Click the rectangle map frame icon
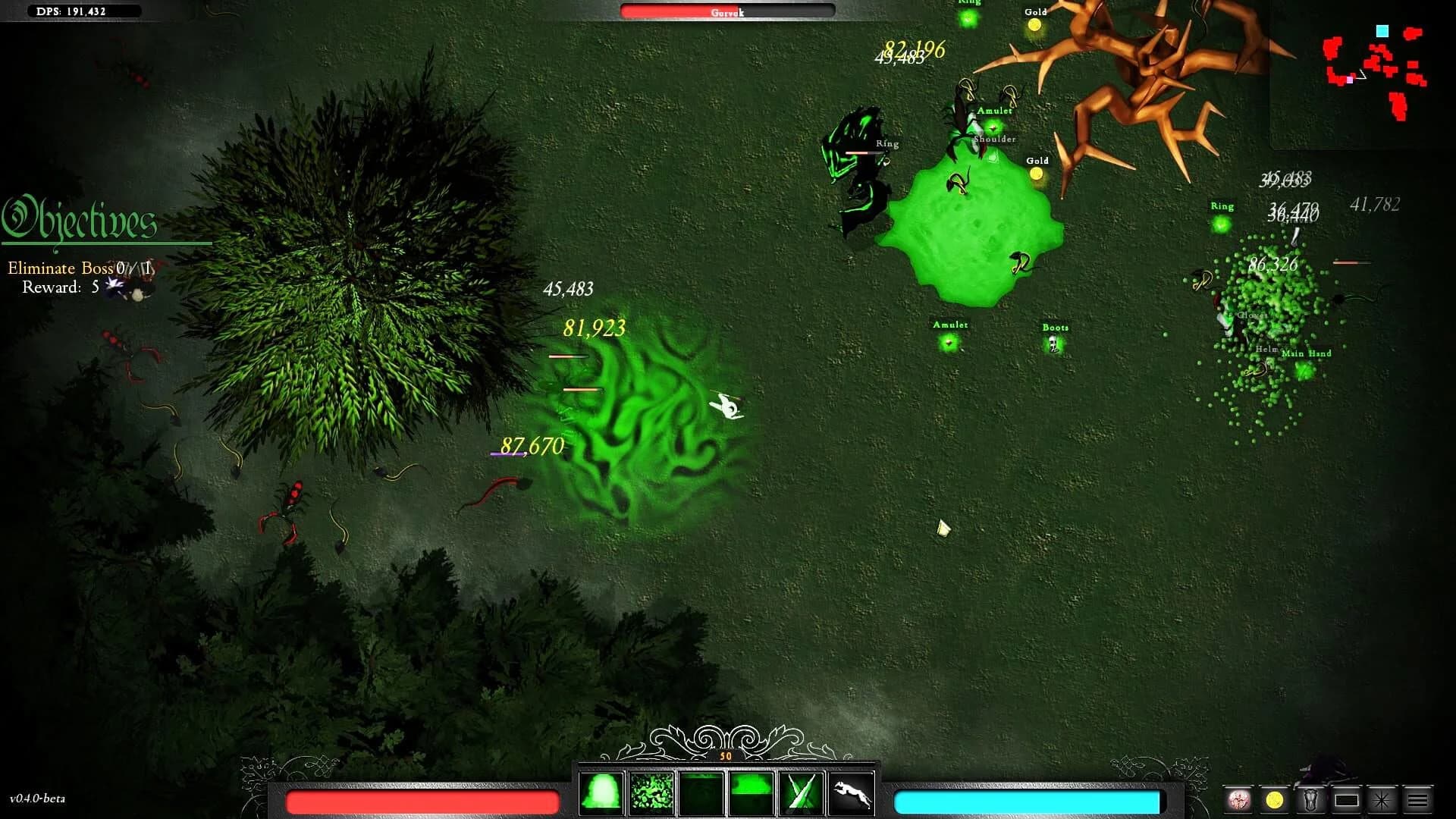This screenshot has width=1456, height=819. [x=1347, y=799]
